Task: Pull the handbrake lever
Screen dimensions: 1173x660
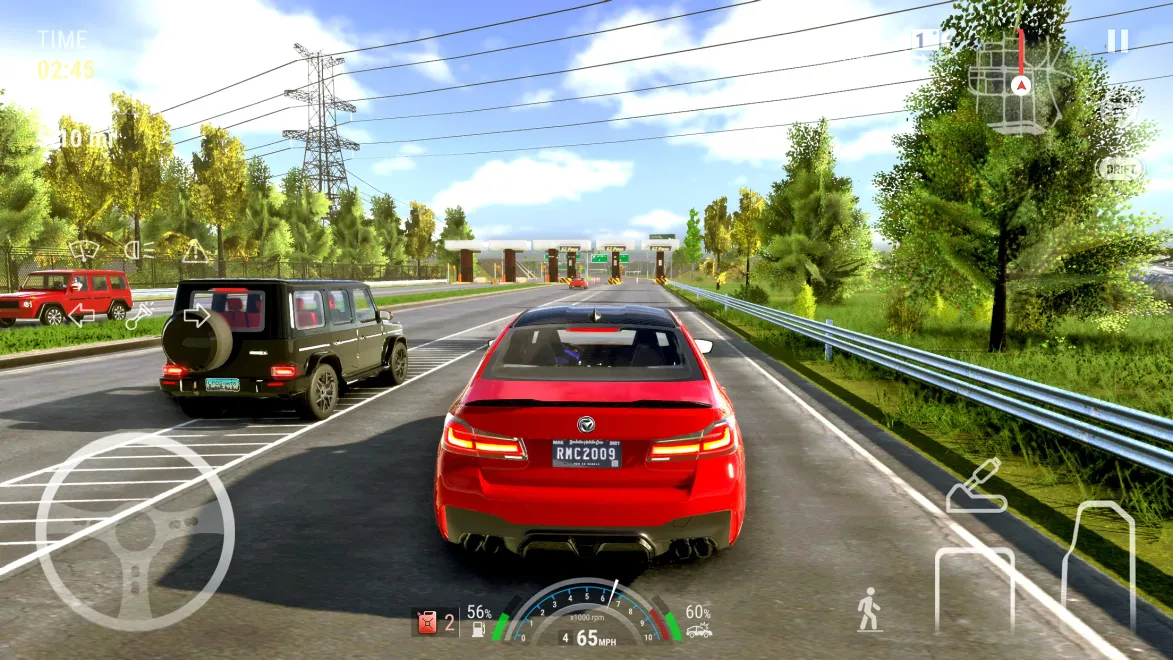Action: click(975, 485)
